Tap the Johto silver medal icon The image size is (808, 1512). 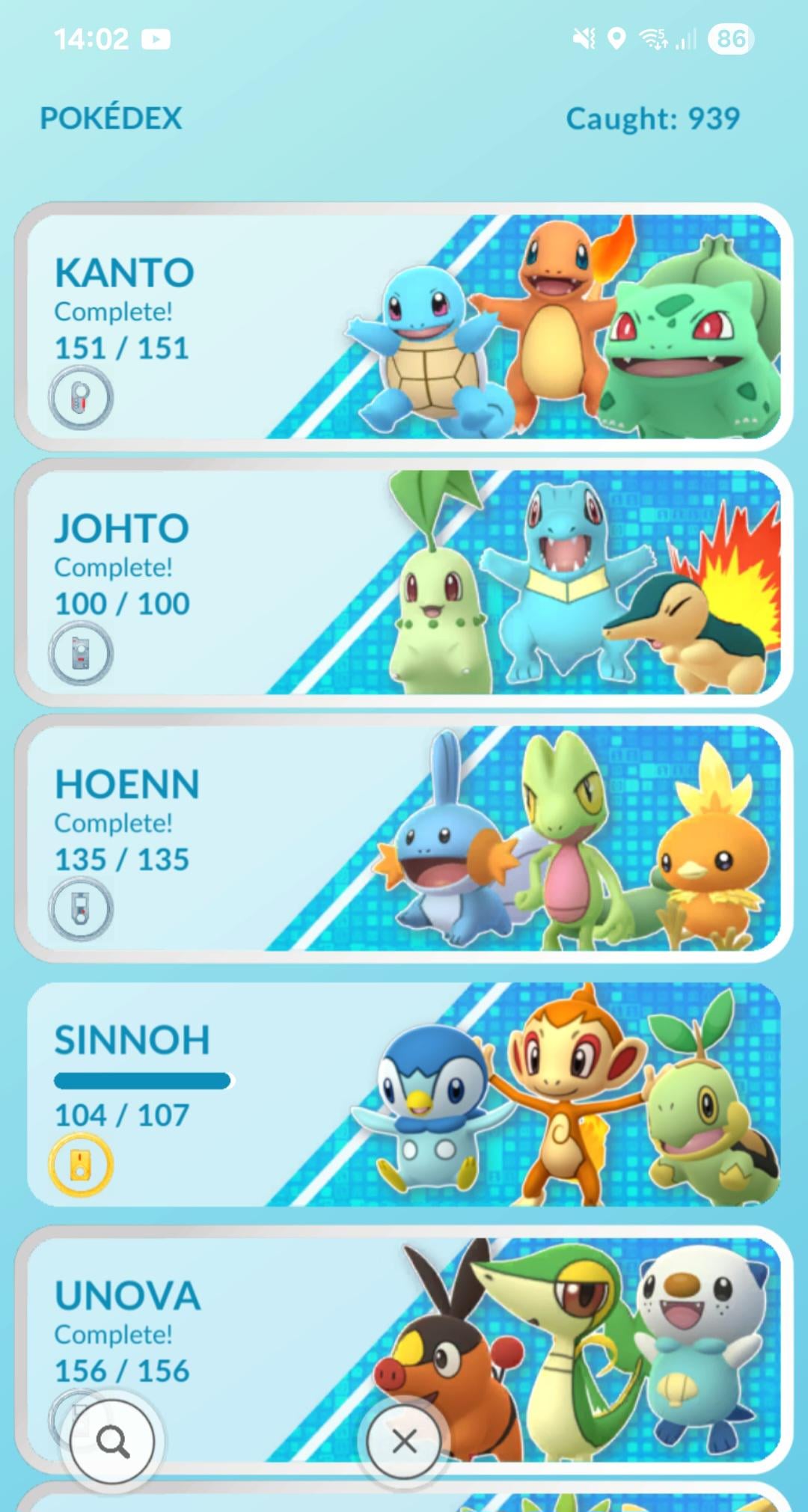tap(81, 653)
